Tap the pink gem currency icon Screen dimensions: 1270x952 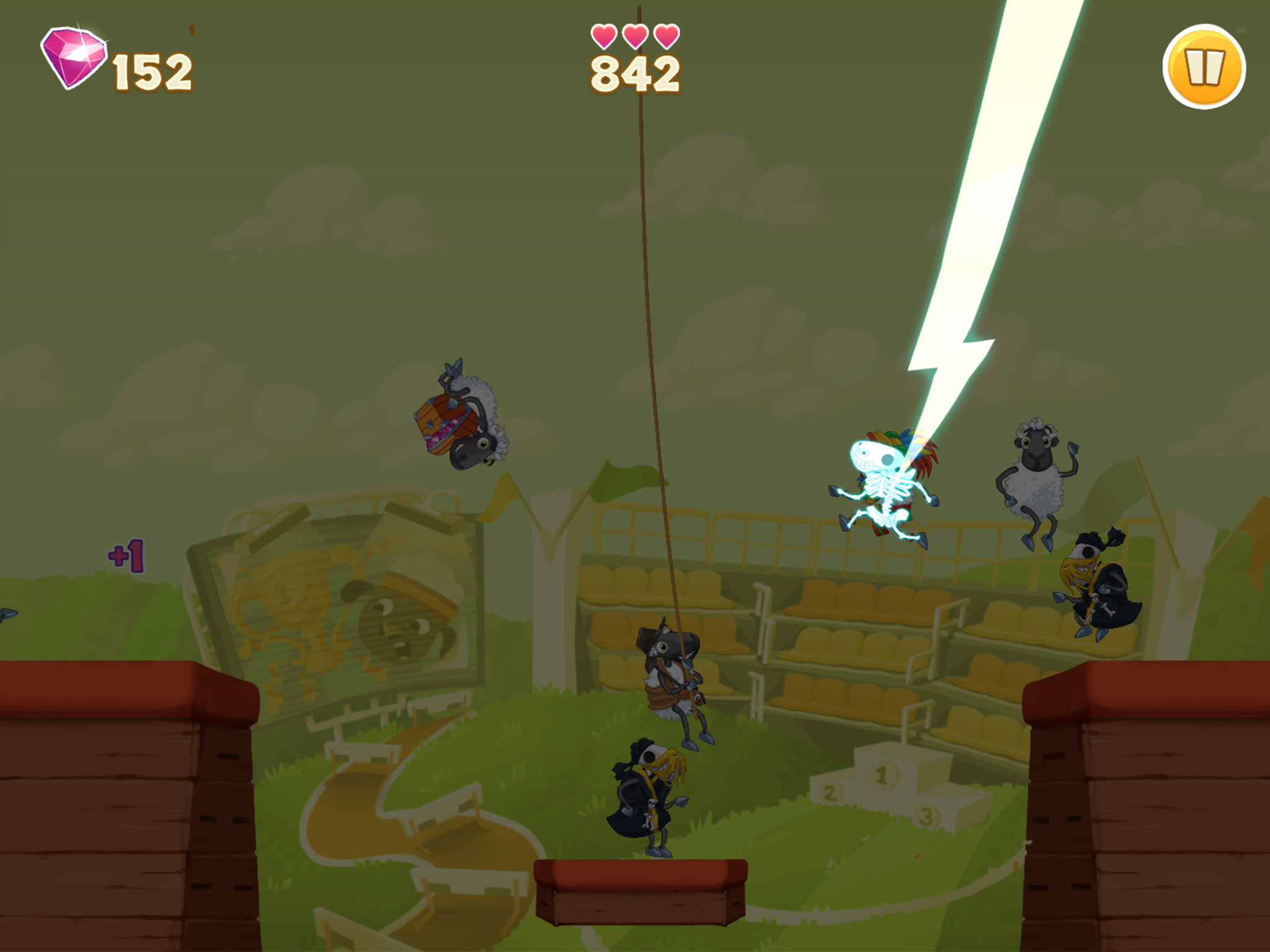74,59
